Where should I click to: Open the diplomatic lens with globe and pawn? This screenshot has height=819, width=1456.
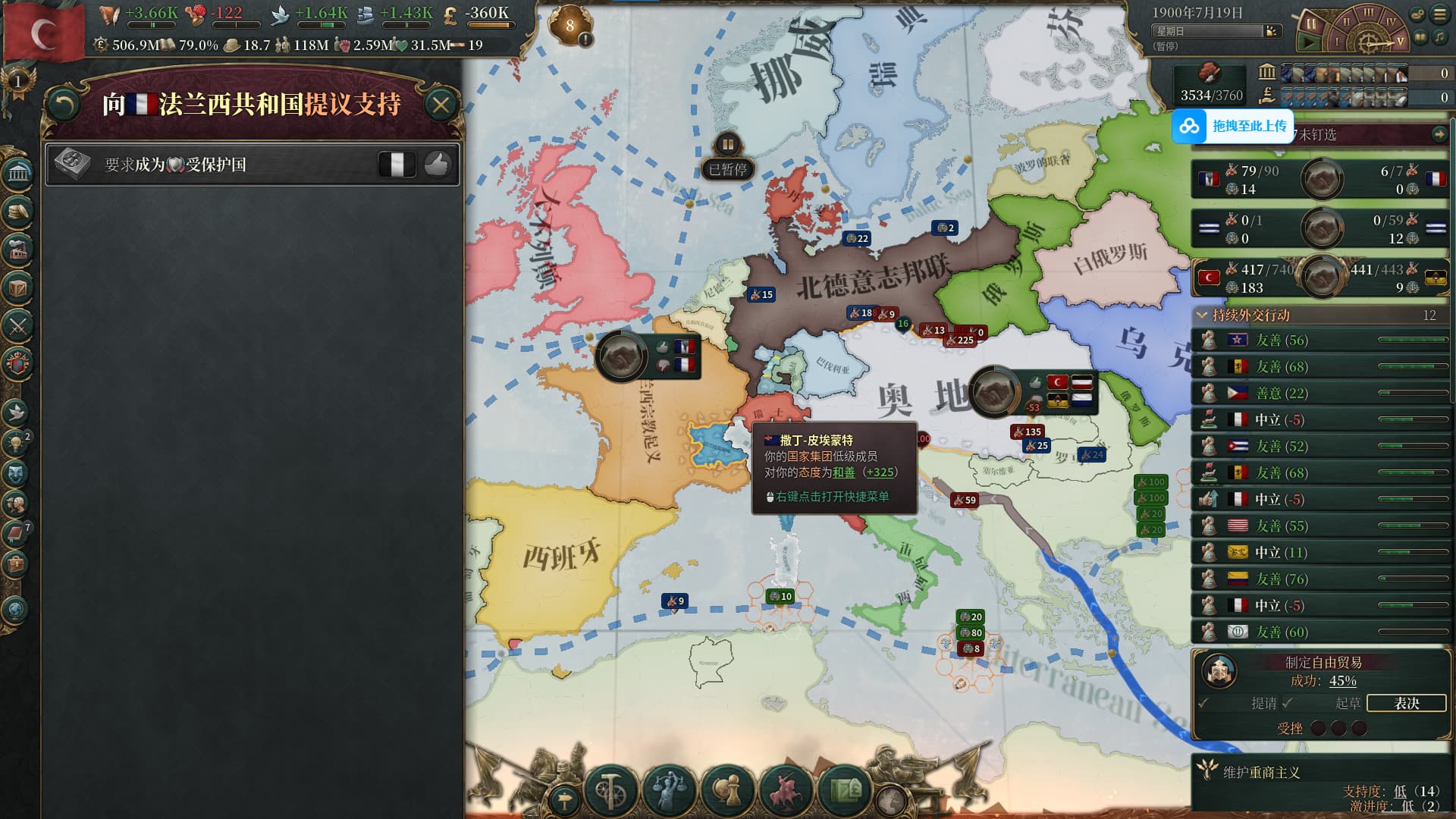[x=728, y=789]
